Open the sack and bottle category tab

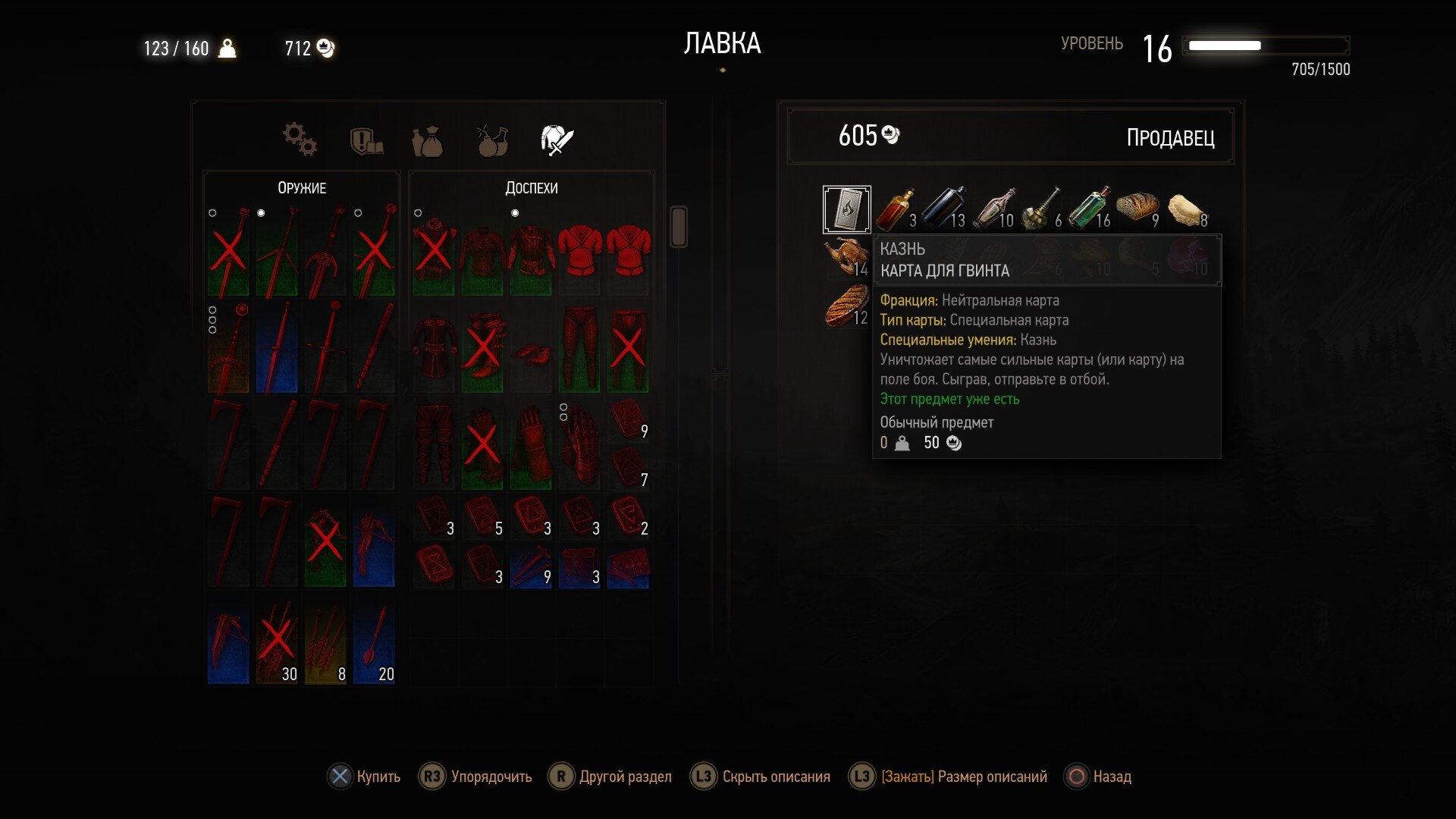click(428, 141)
